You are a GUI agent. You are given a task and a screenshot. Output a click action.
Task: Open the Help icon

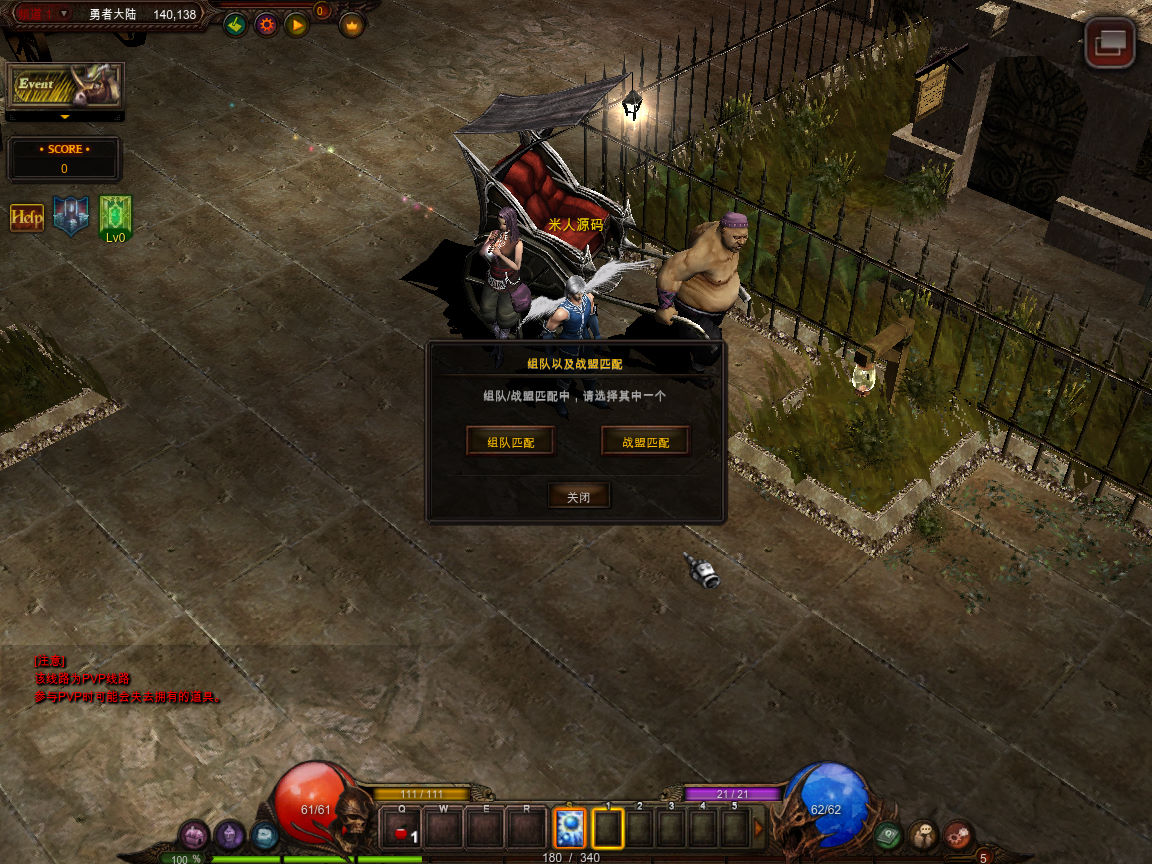coord(27,217)
